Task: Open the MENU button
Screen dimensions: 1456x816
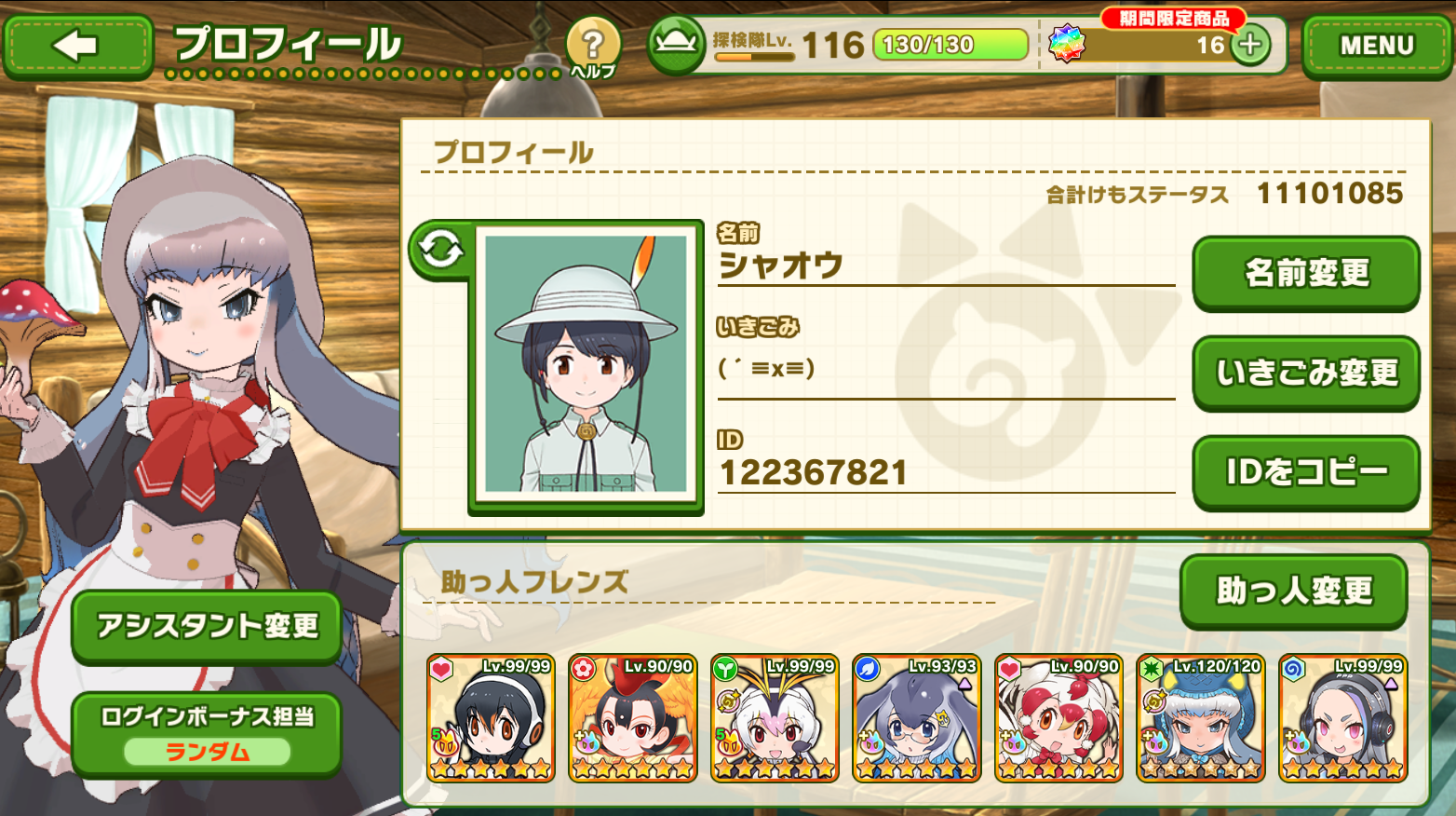Action: tap(1377, 46)
